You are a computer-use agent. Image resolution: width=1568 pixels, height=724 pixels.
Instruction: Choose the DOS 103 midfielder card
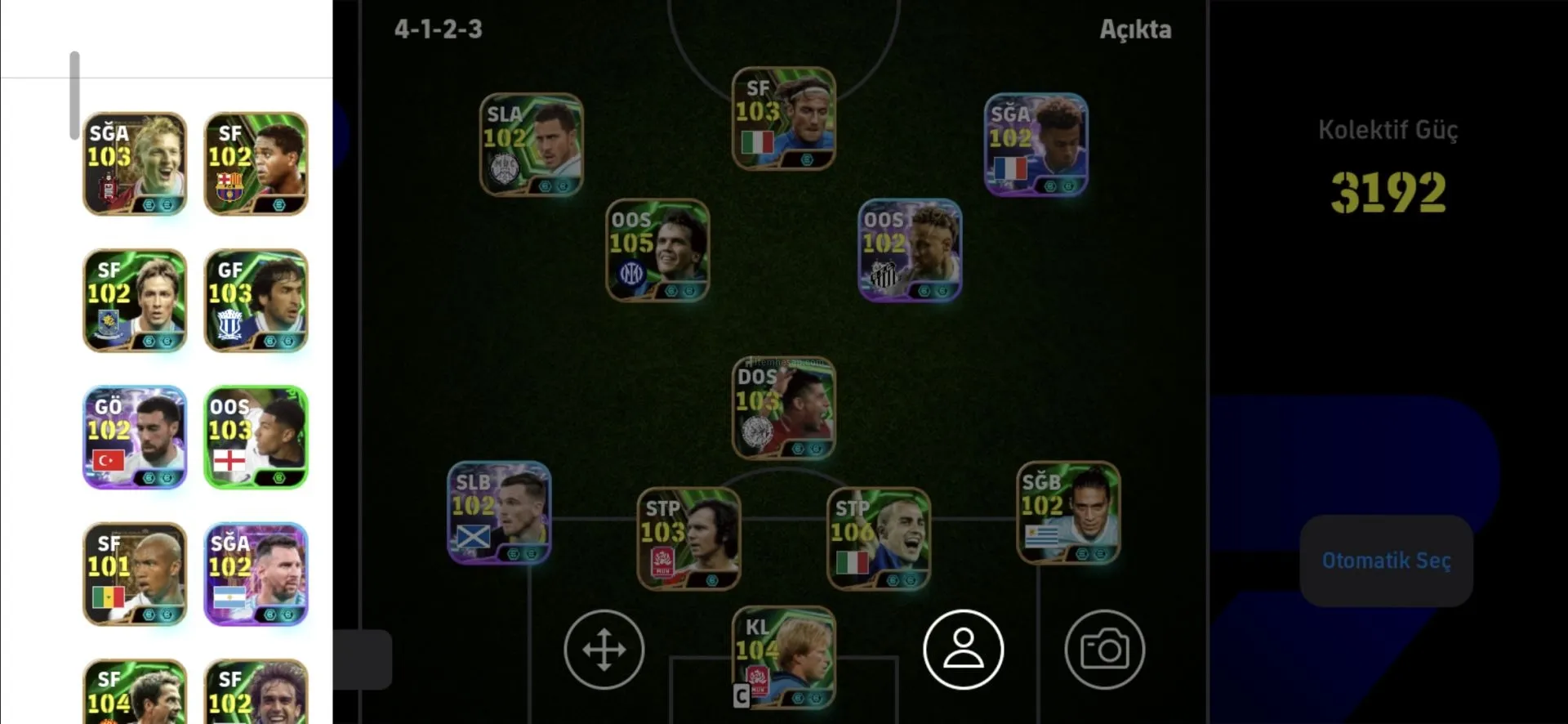tap(784, 408)
